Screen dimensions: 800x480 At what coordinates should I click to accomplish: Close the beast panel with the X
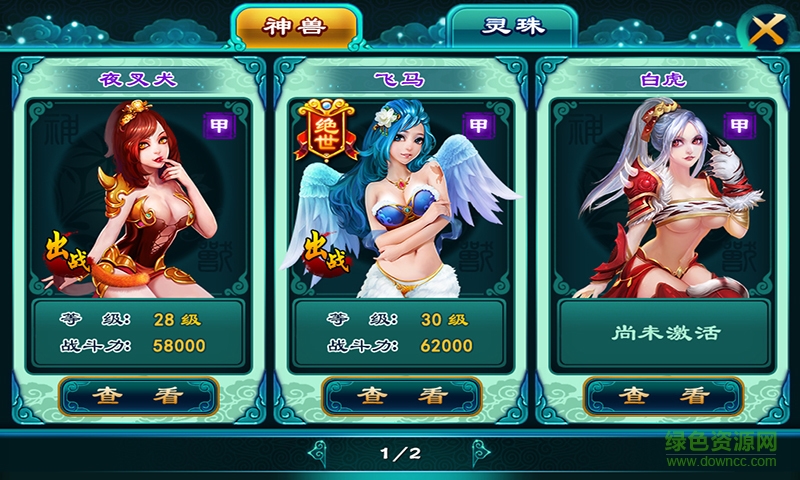pyautogui.click(x=766, y=31)
